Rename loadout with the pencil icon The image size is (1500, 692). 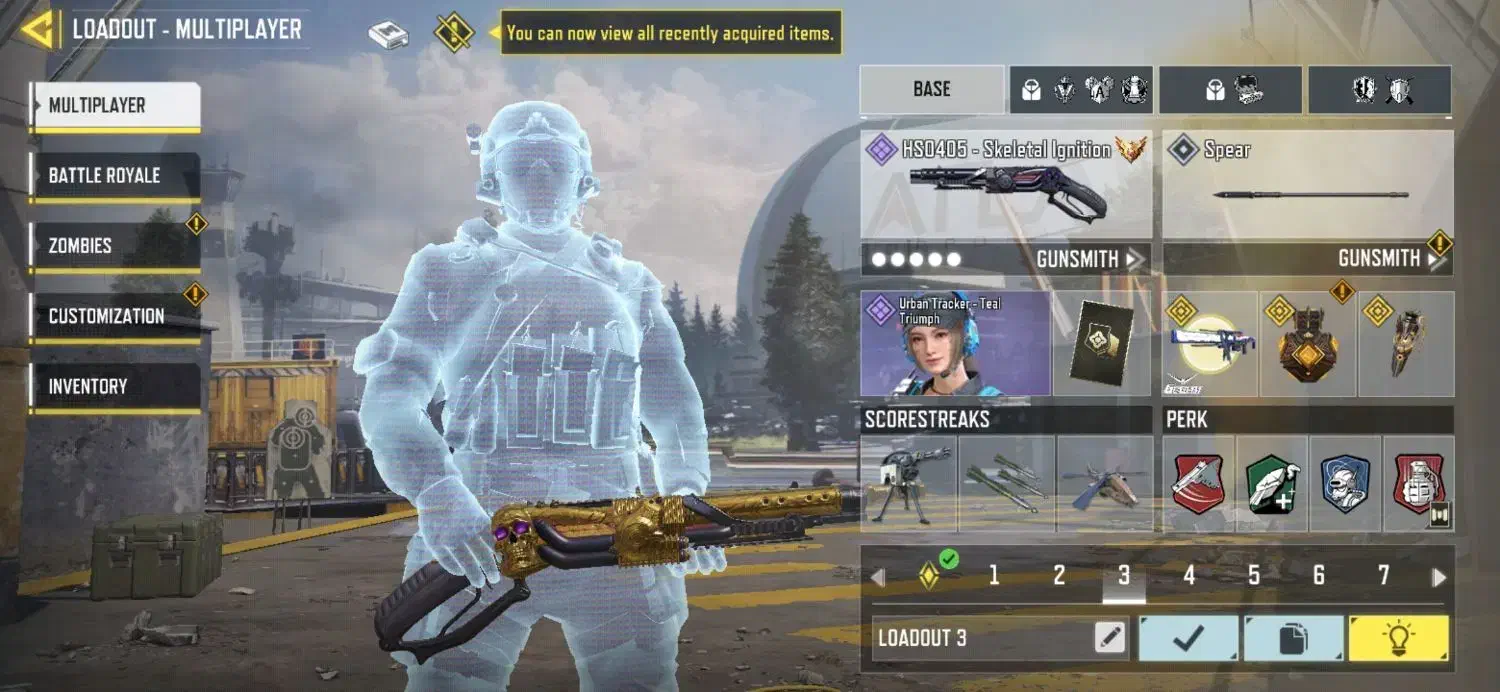(x=1110, y=638)
